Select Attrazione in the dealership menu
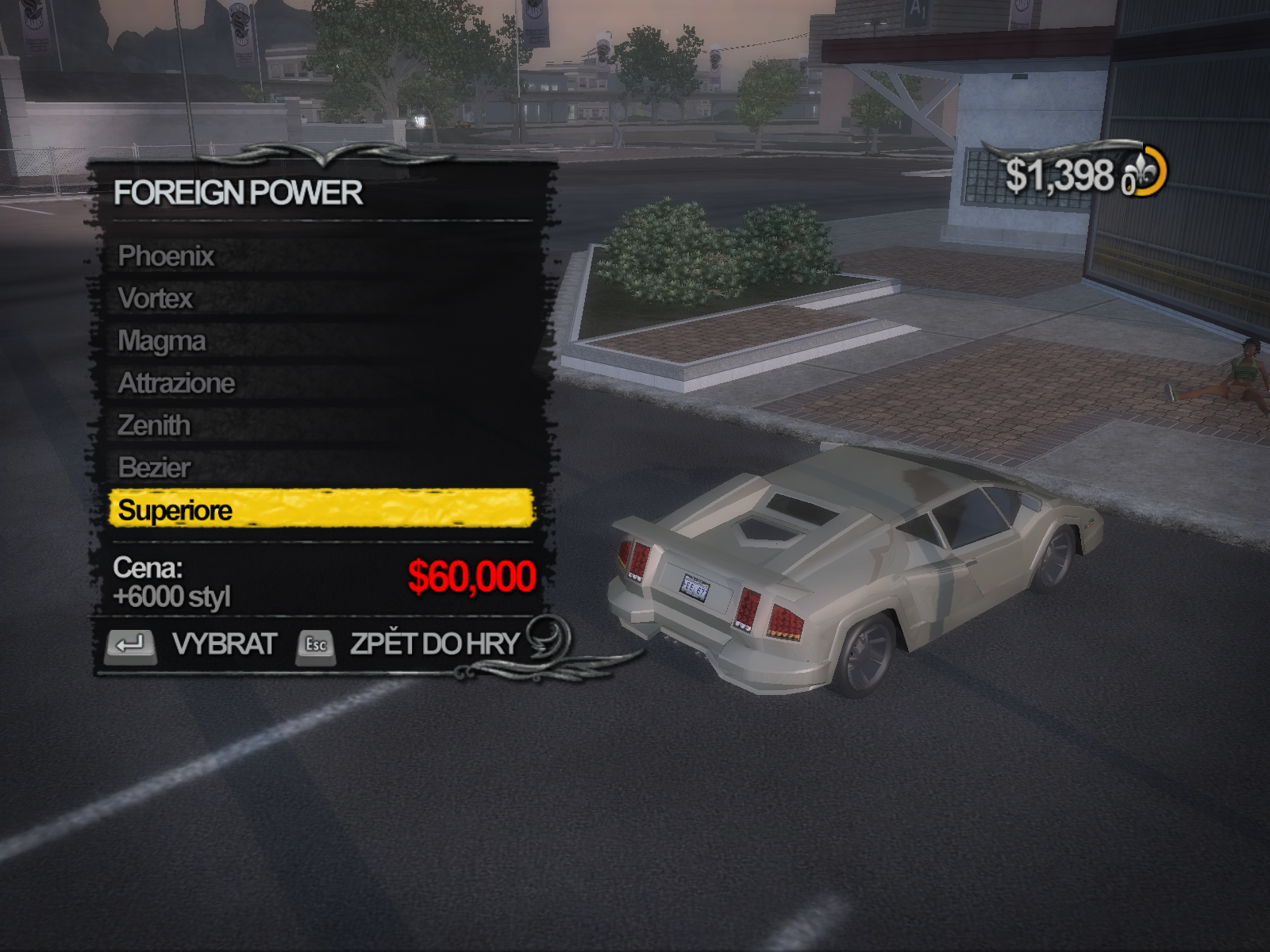 (x=176, y=383)
